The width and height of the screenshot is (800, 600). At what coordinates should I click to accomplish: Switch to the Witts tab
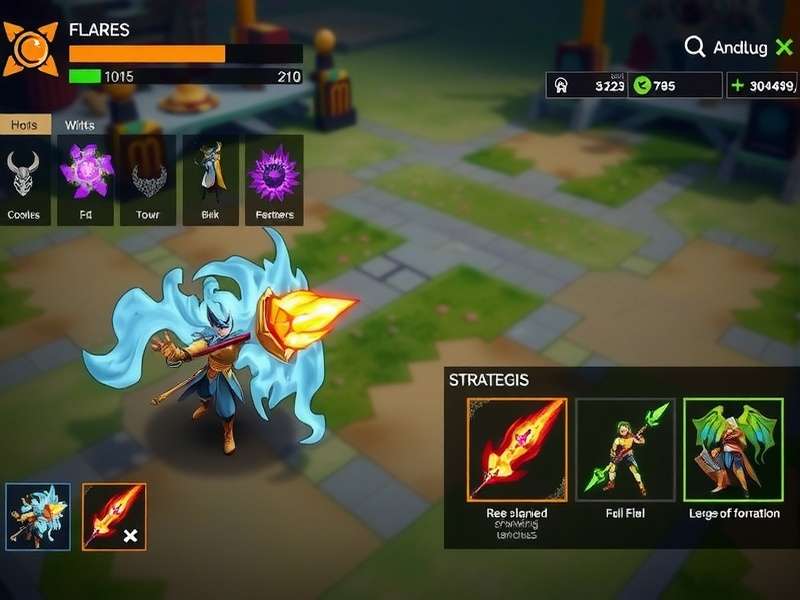(80, 125)
